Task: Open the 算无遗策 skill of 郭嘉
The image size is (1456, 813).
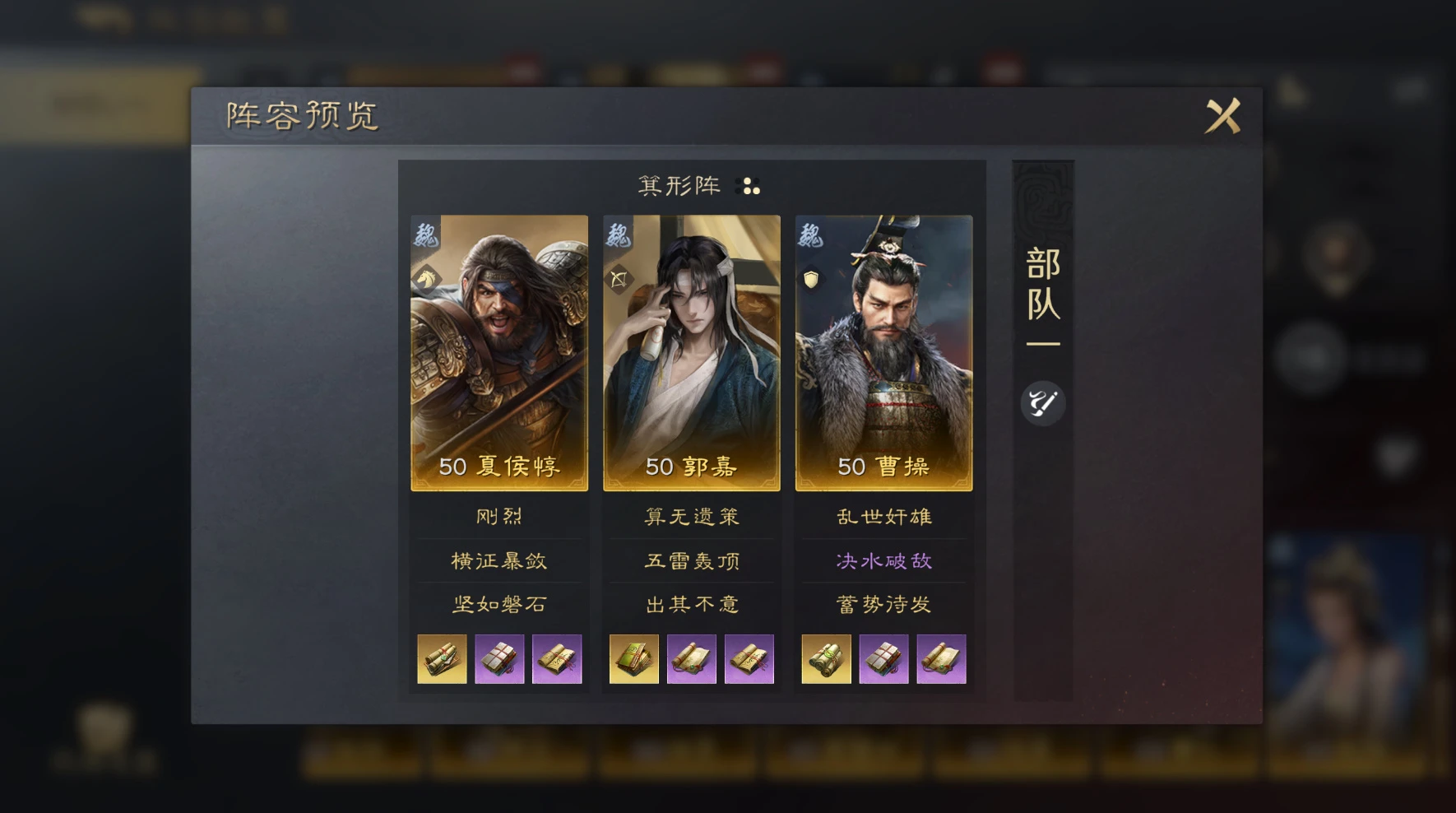Action: (691, 516)
